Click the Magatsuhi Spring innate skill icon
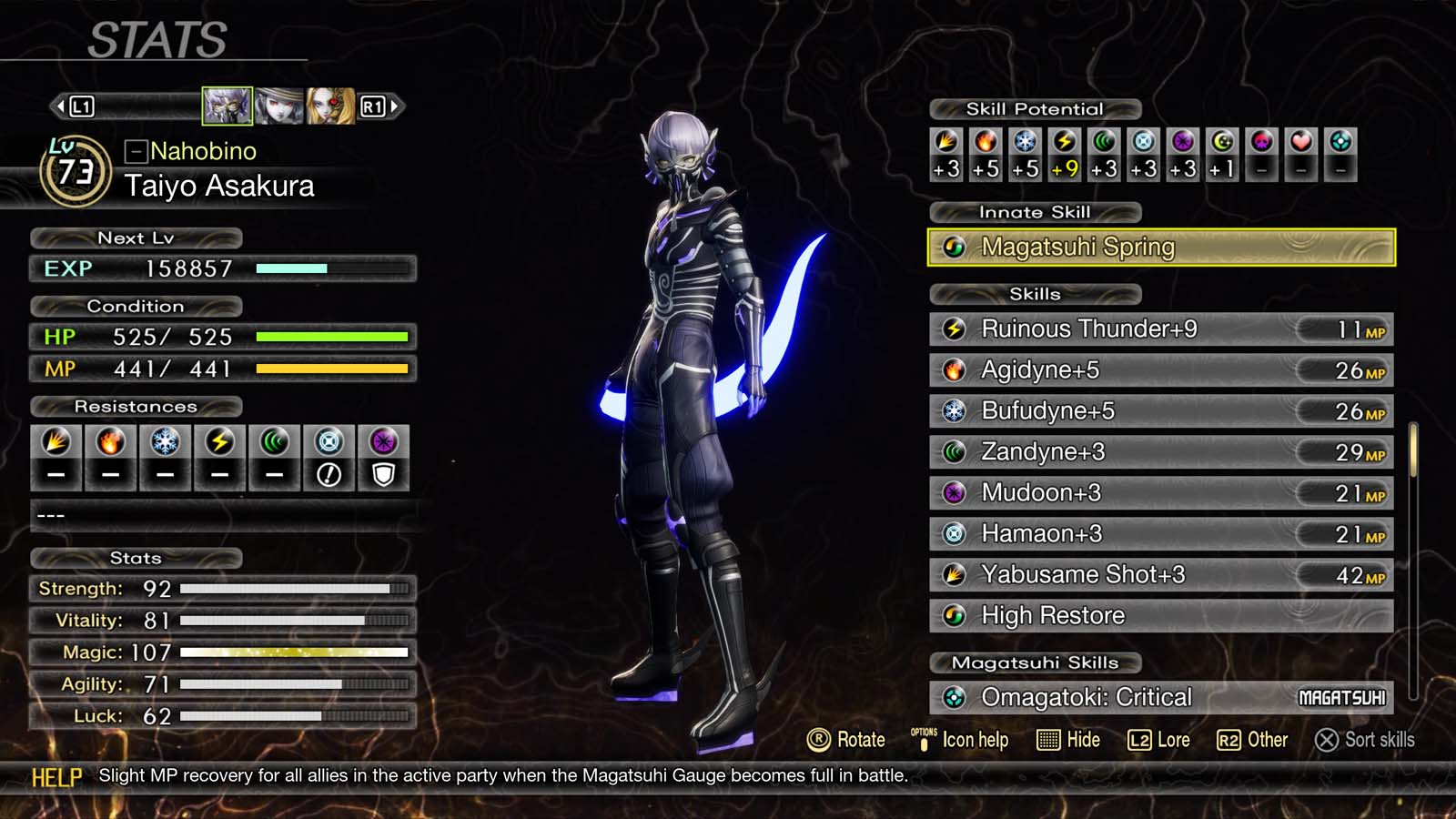Viewport: 1456px width, 819px height. coord(954,247)
